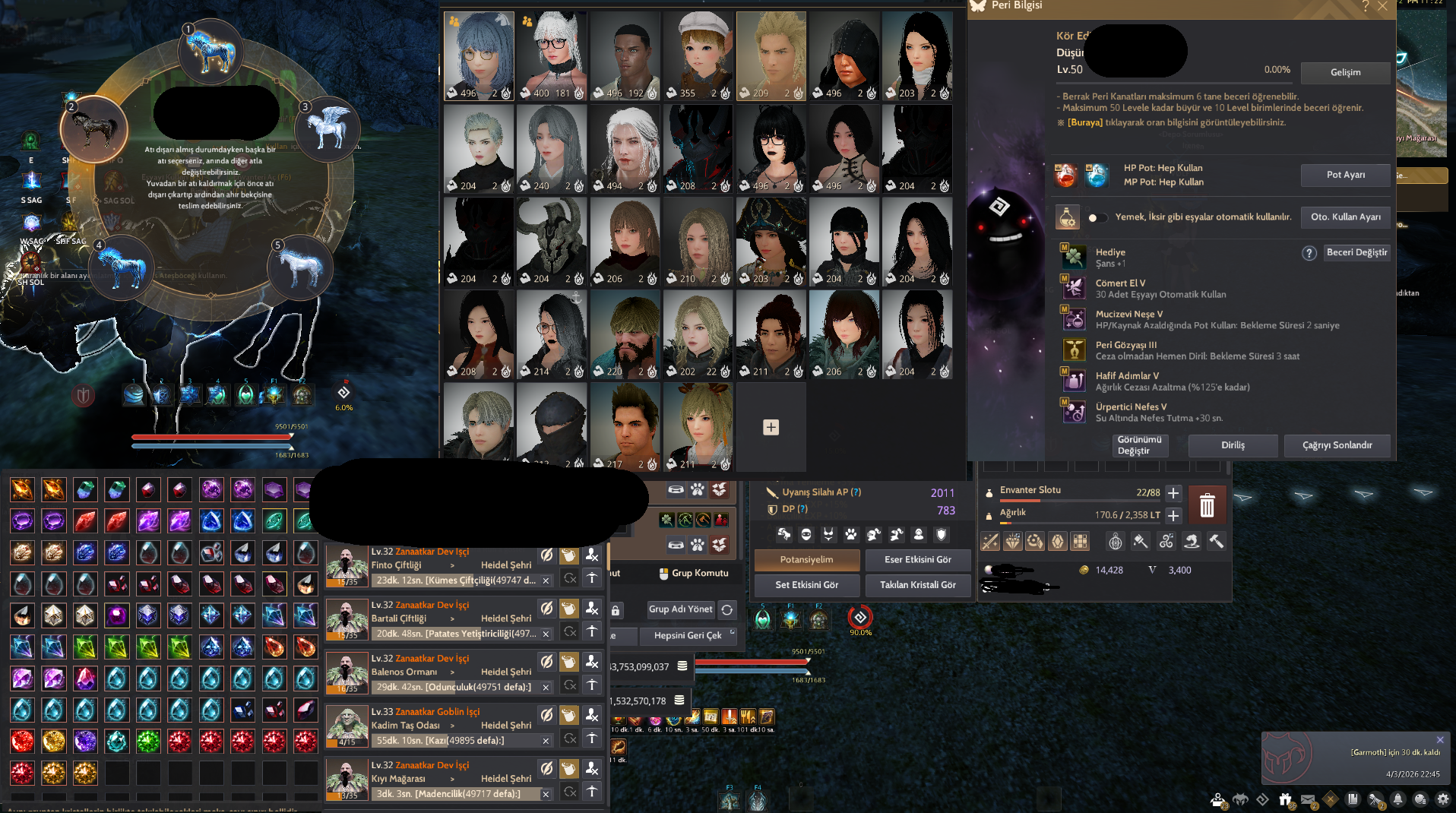Click the plus stepper next to Envanter Slotu
1456x813 pixels.
(x=1173, y=492)
